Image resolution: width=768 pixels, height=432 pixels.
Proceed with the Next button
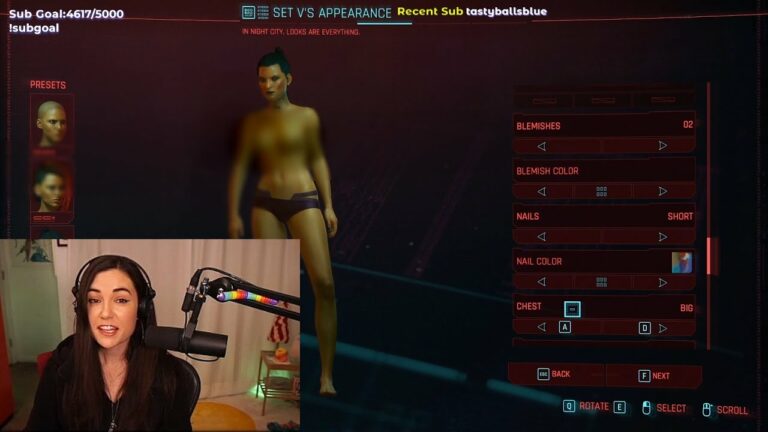point(654,376)
